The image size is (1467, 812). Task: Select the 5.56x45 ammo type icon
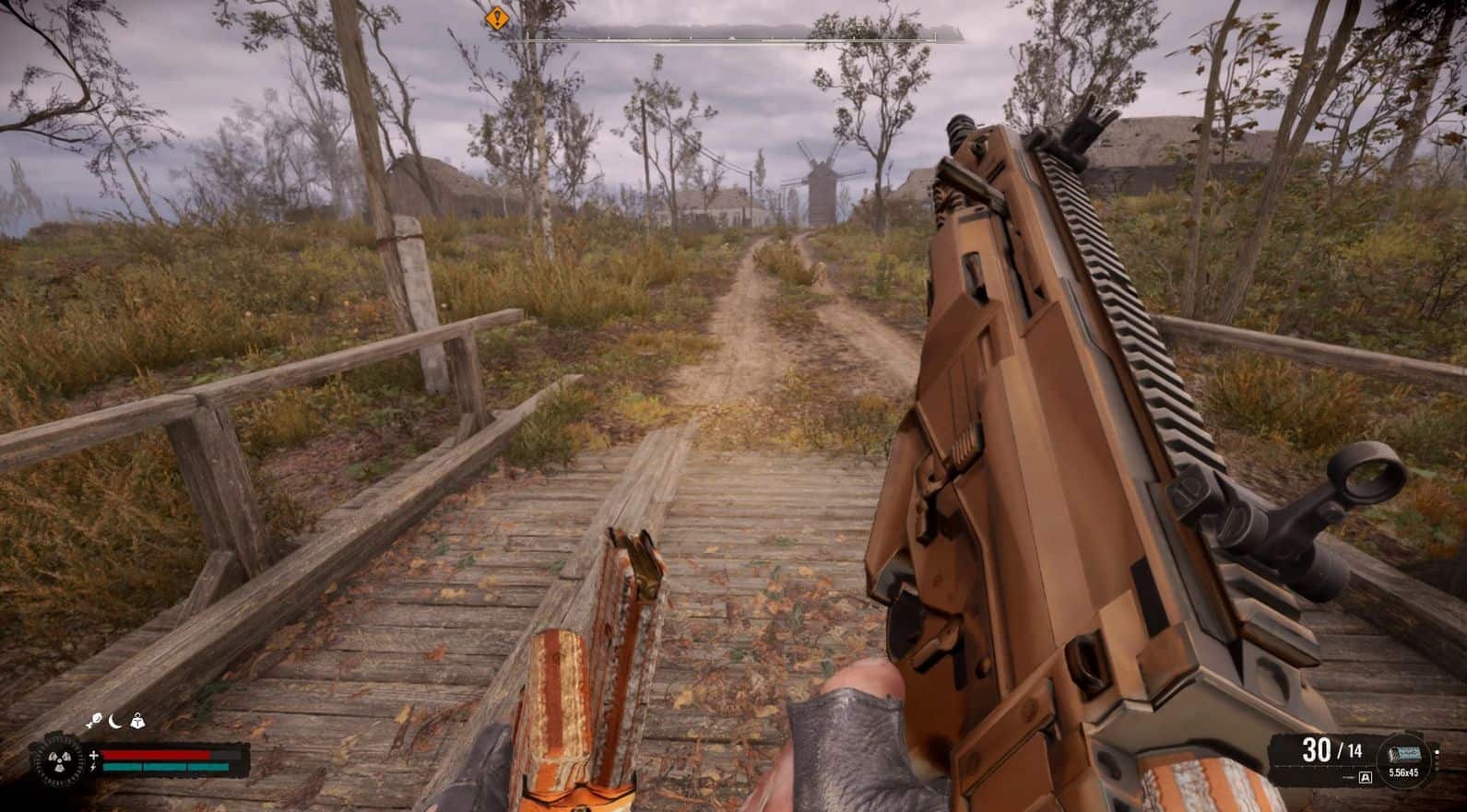(x=1402, y=754)
